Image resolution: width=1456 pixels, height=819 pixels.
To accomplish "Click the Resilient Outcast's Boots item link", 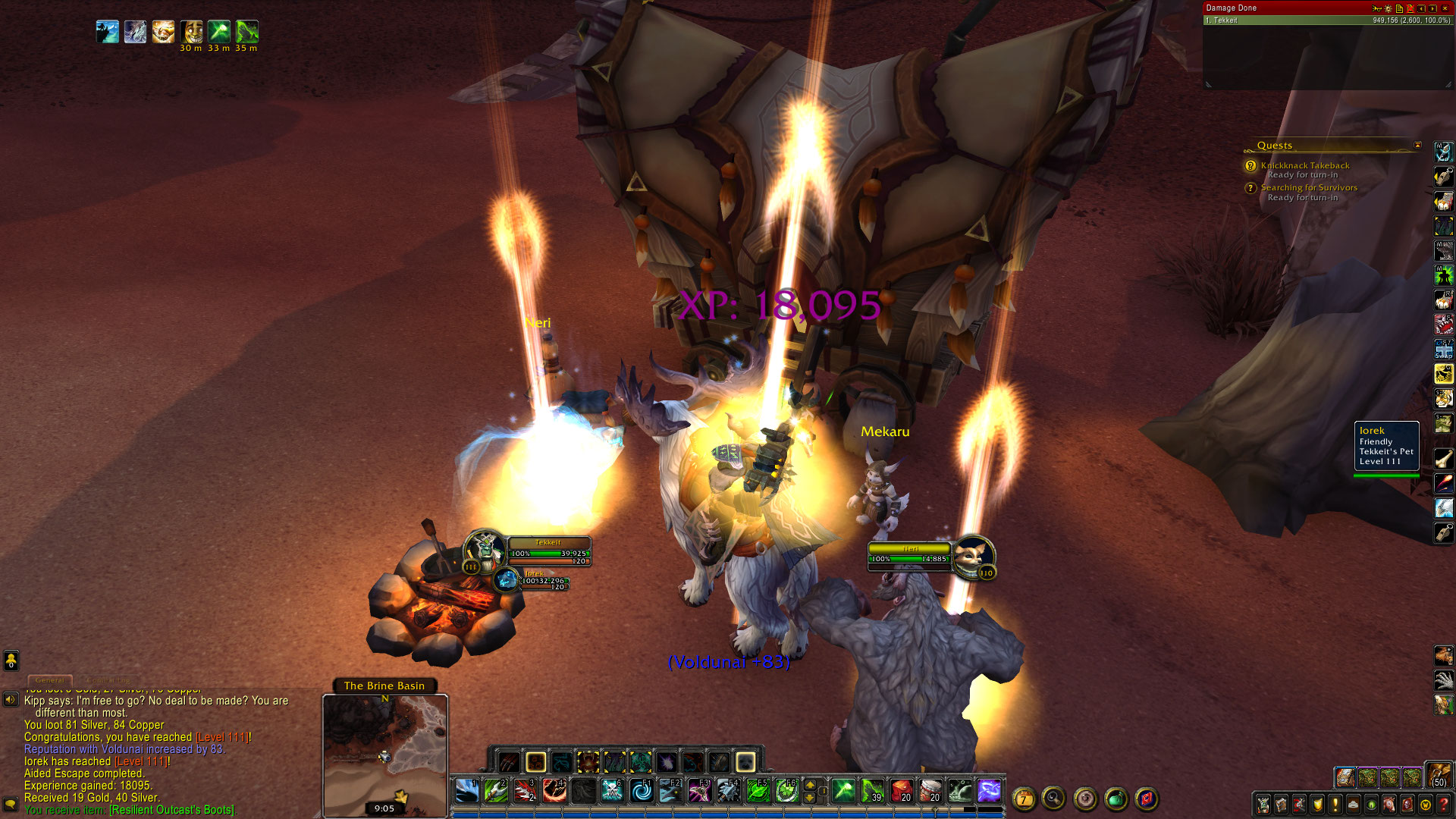I will (x=171, y=810).
